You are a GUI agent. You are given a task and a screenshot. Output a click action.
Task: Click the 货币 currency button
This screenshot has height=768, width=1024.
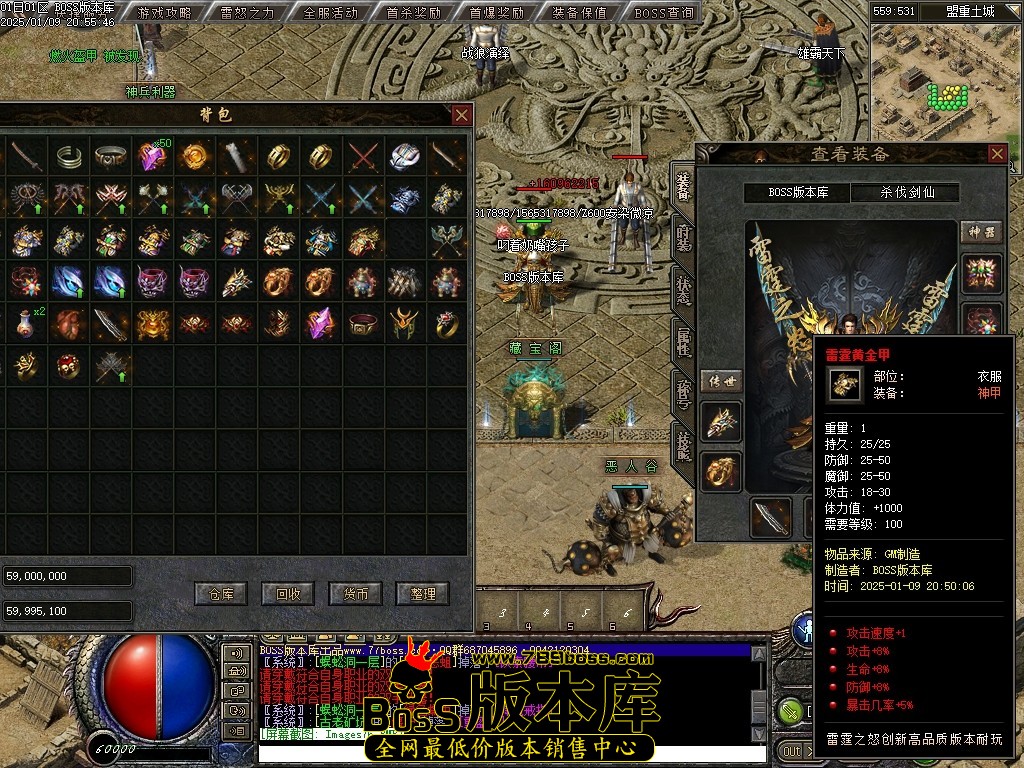(x=355, y=593)
